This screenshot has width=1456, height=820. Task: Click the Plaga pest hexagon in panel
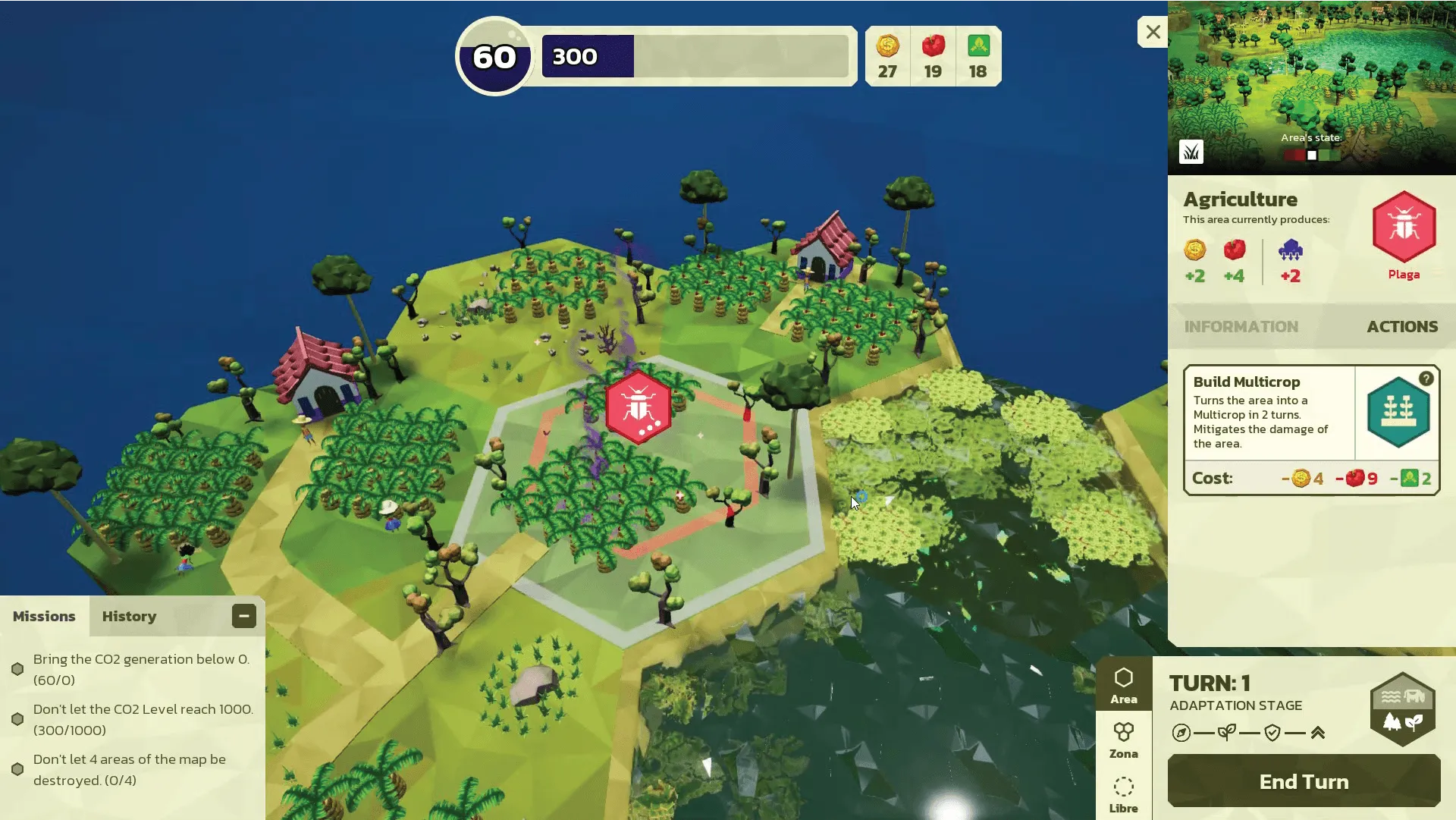coord(1404,227)
